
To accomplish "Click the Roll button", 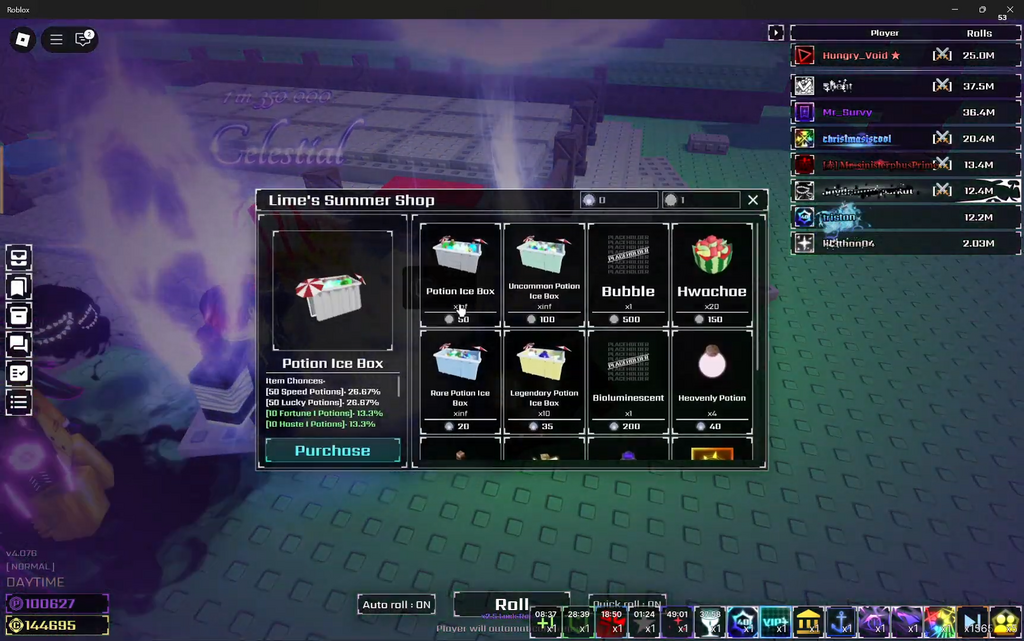I will click(512, 604).
